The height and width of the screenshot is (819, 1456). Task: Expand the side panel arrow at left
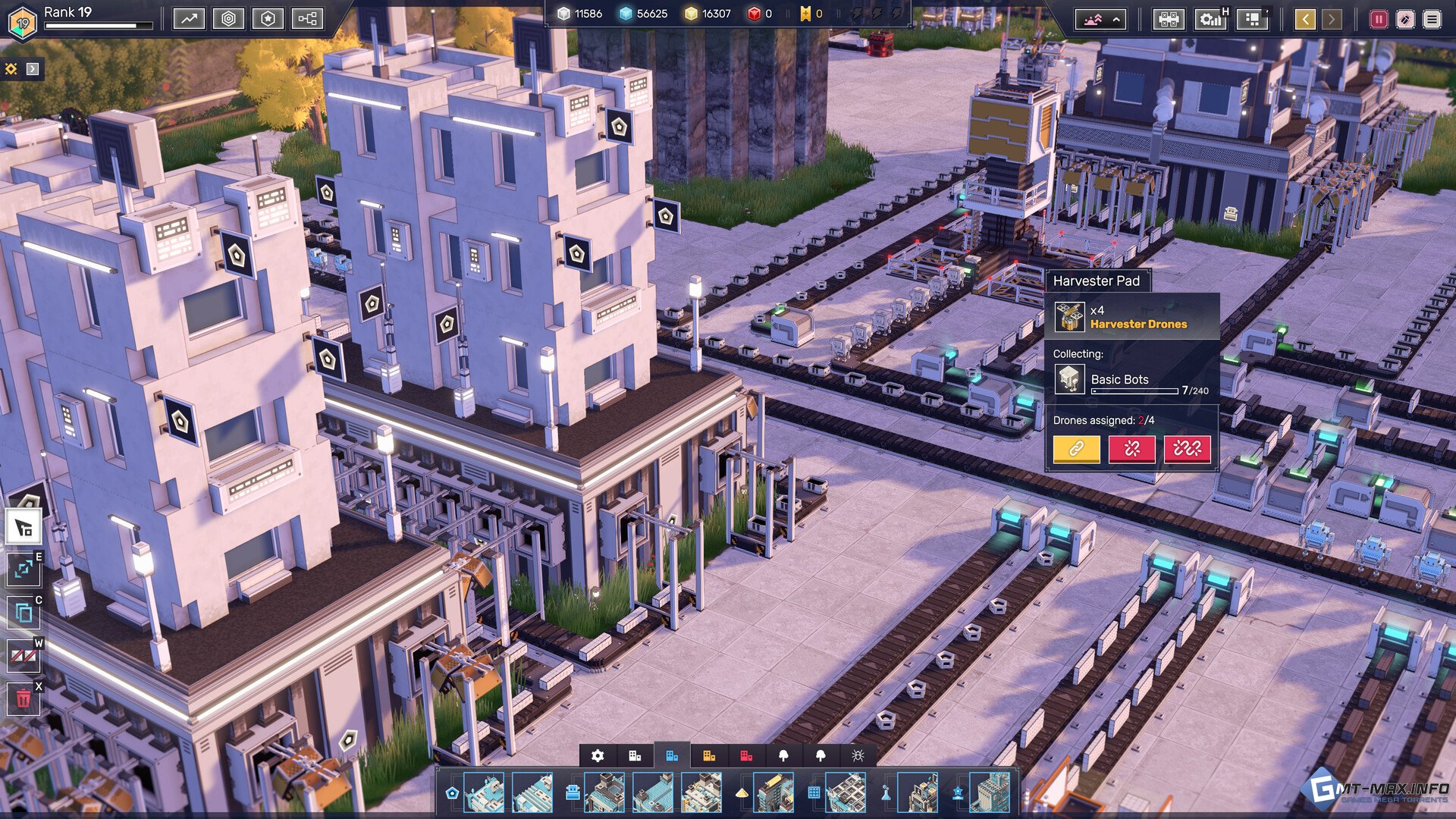click(33, 69)
